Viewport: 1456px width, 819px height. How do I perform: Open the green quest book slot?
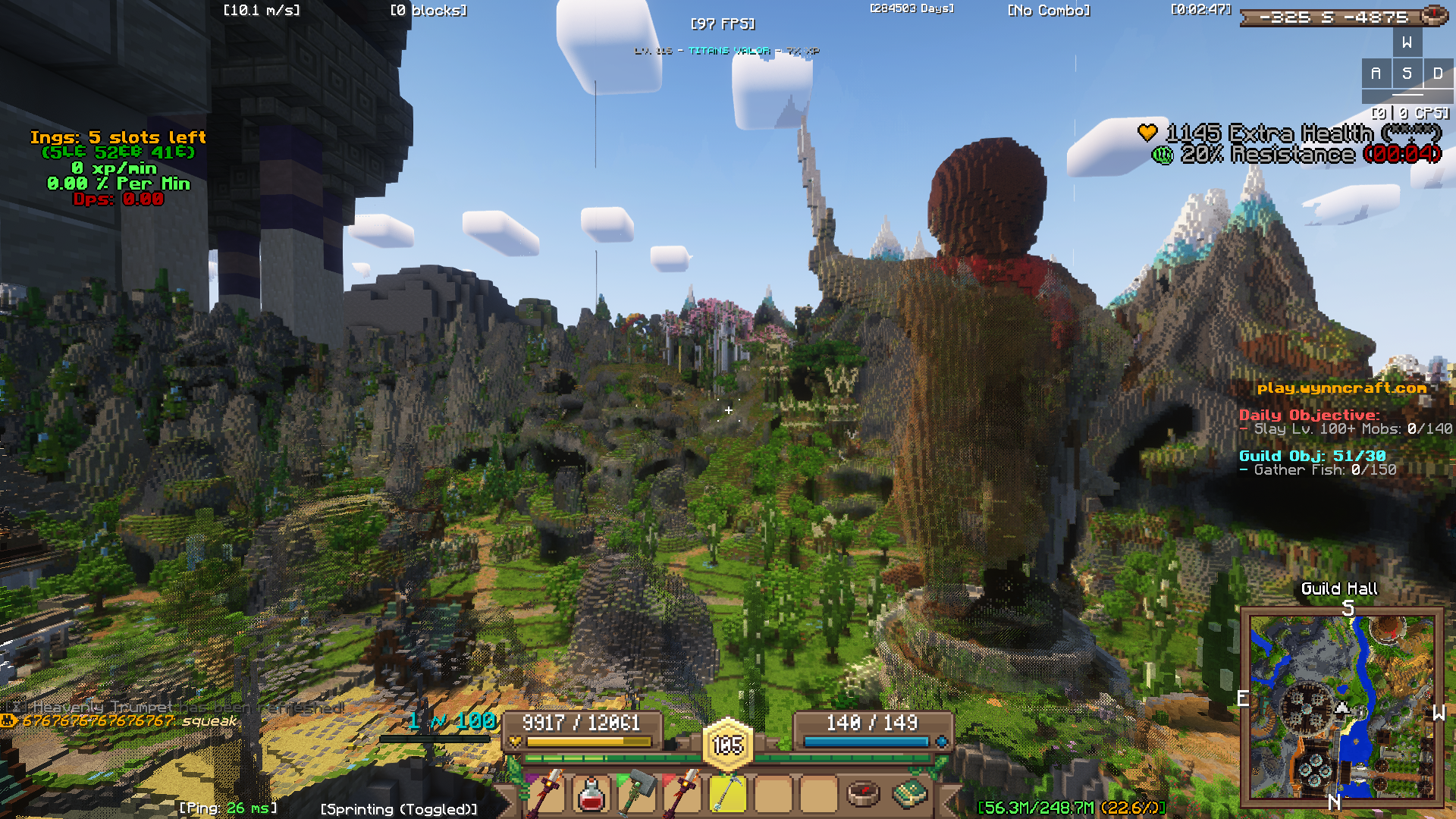click(909, 794)
